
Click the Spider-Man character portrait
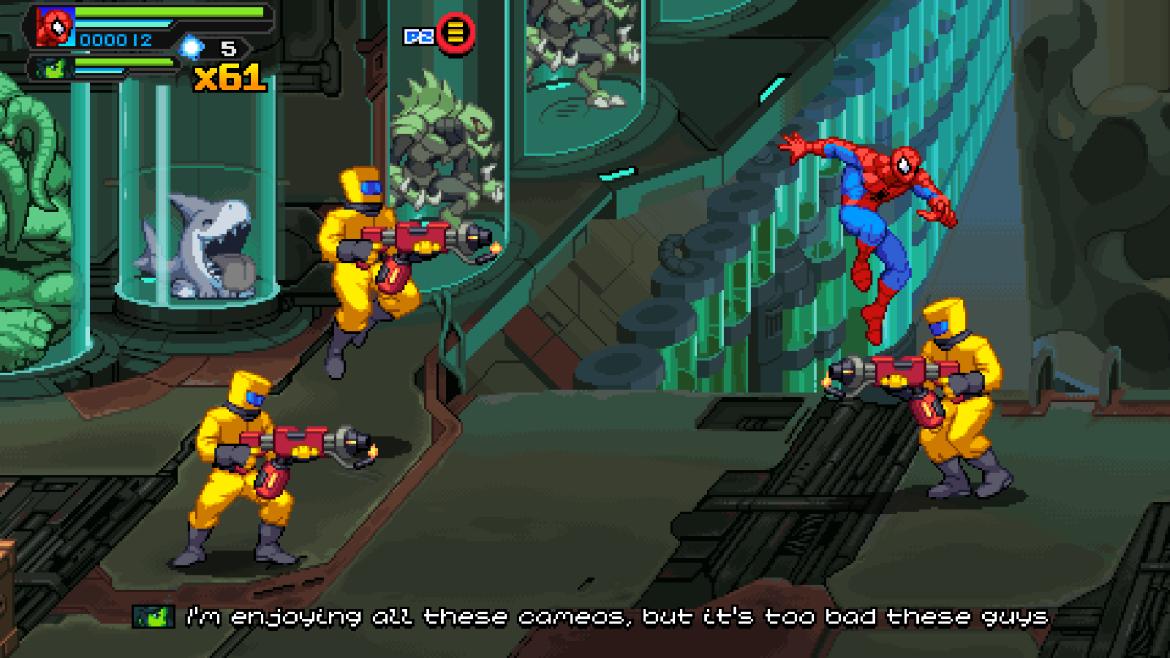click(x=54, y=26)
